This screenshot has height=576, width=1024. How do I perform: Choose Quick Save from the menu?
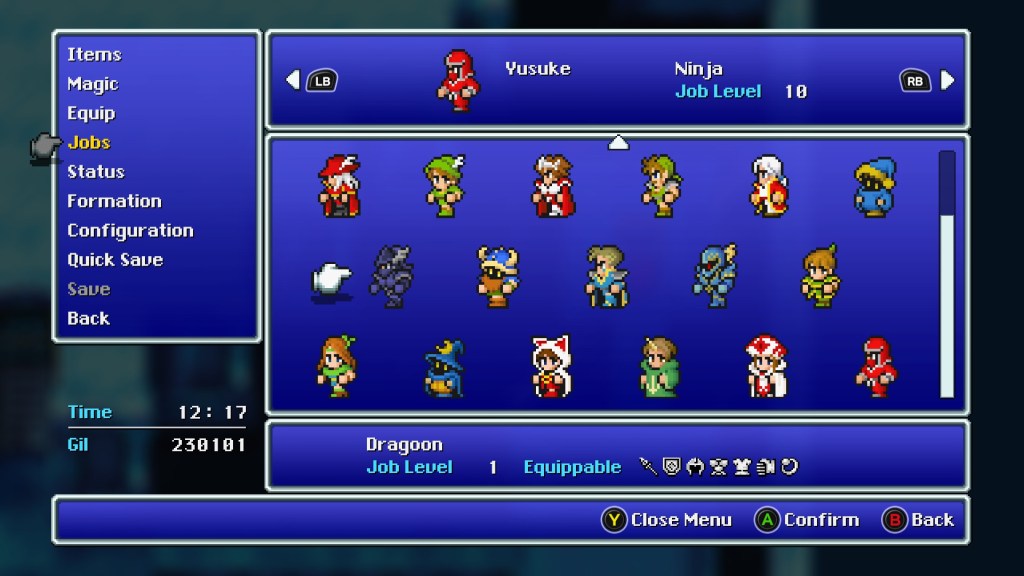coord(115,259)
